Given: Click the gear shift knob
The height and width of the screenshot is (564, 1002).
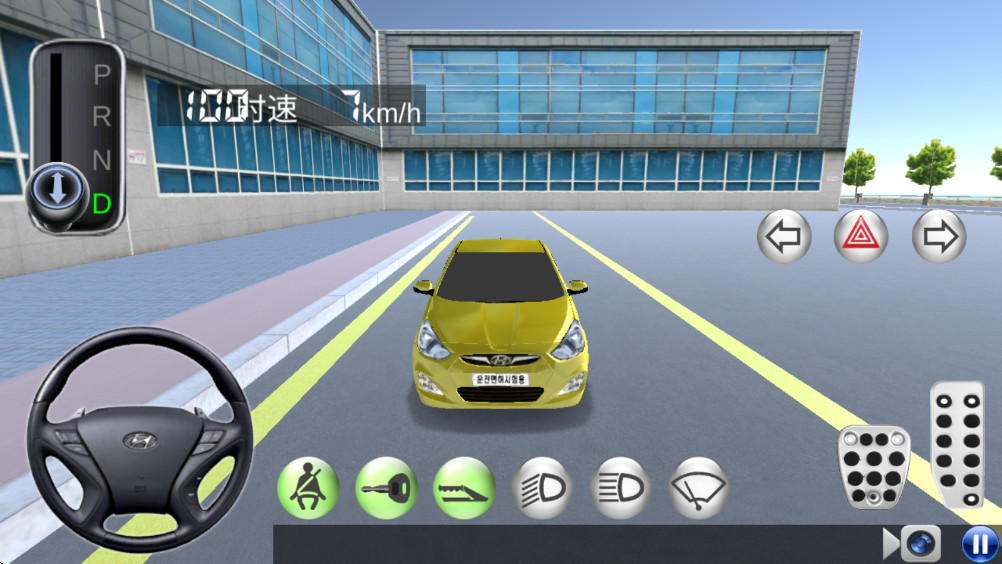Looking at the screenshot, I should click(56, 189).
